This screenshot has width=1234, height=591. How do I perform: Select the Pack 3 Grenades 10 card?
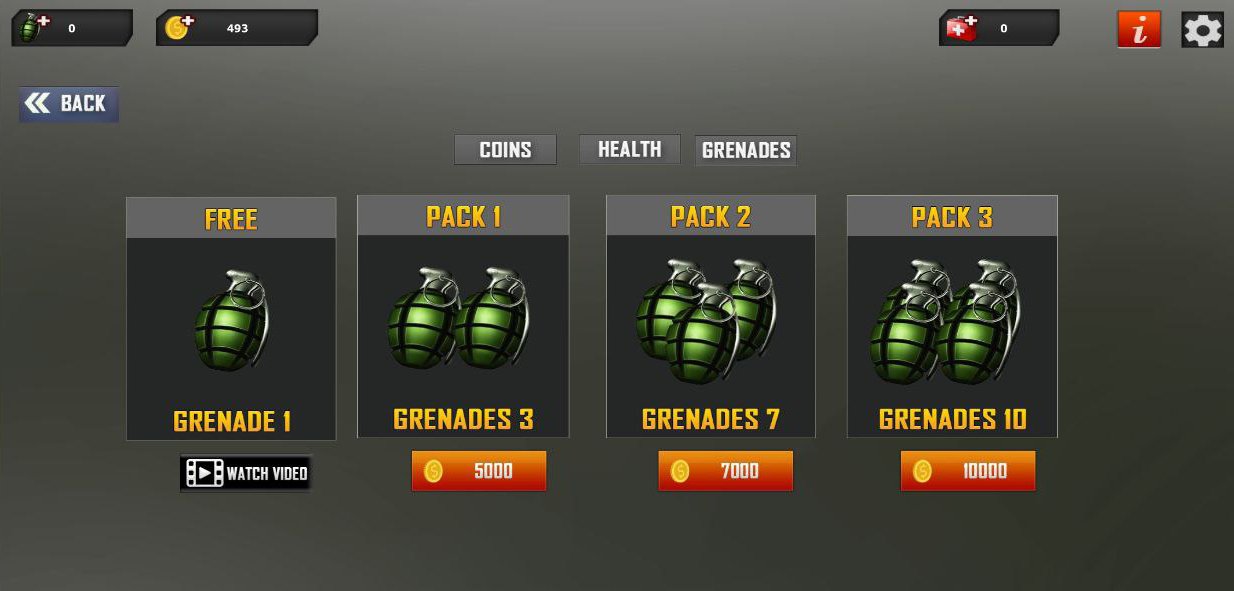point(952,317)
